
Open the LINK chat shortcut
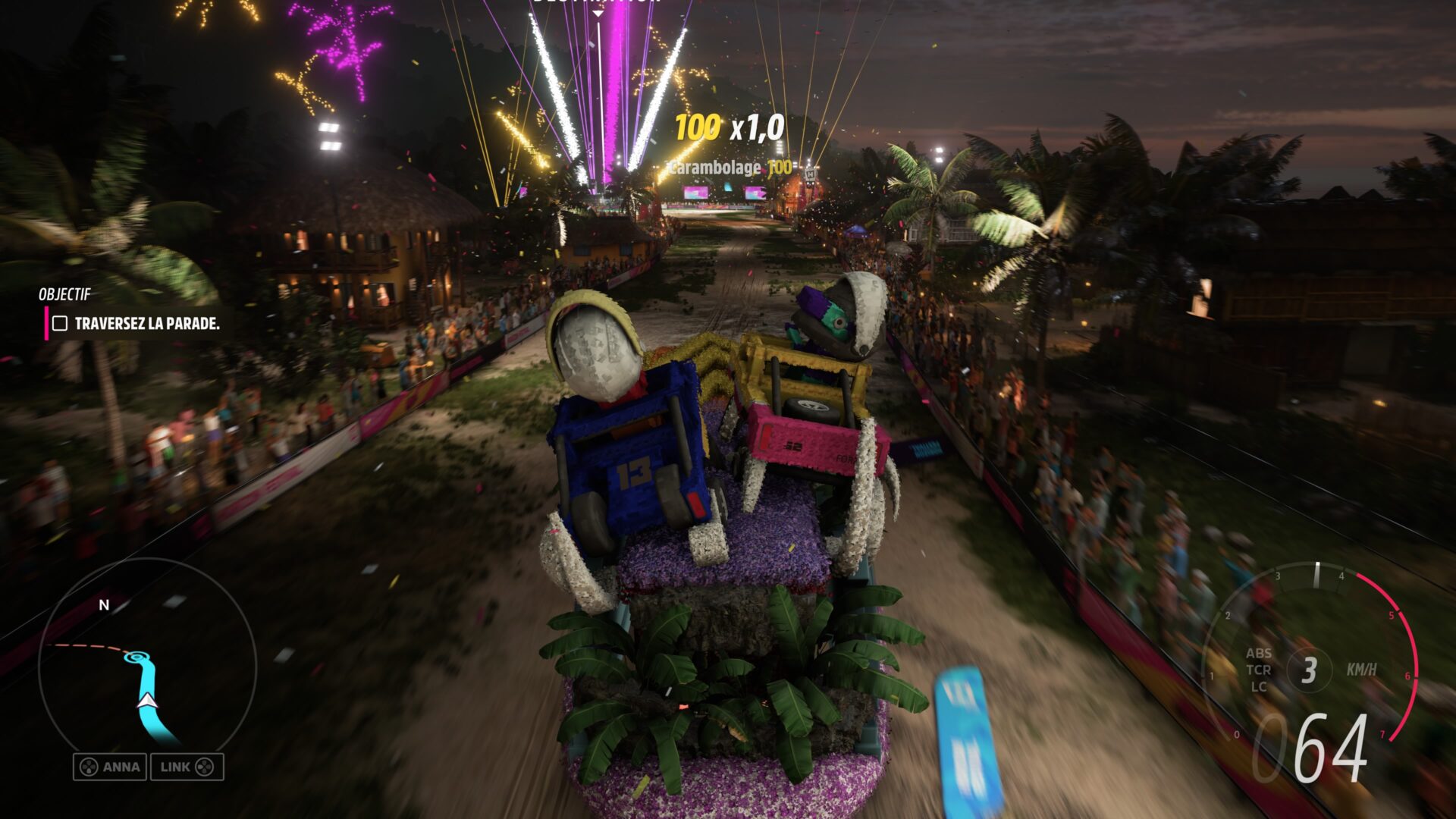coord(187,767)
